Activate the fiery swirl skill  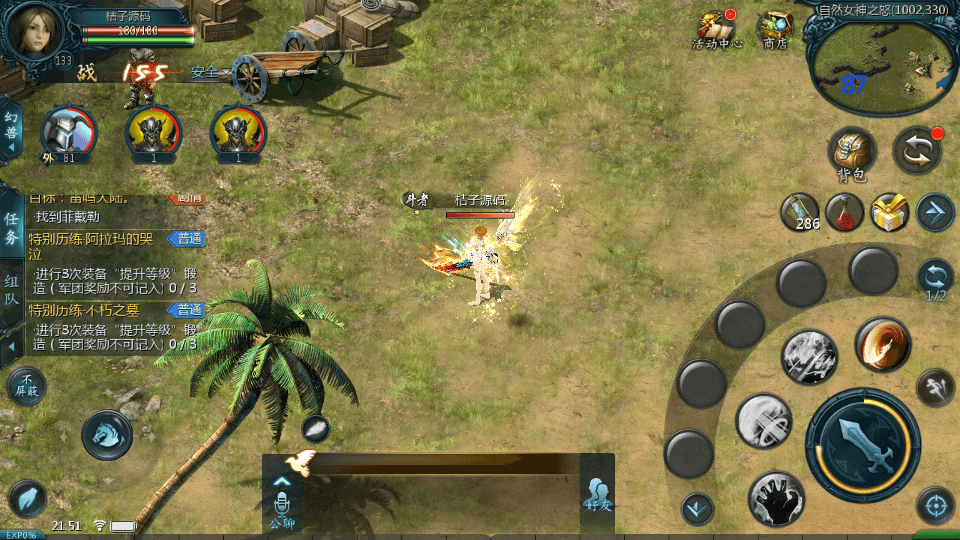882,345
